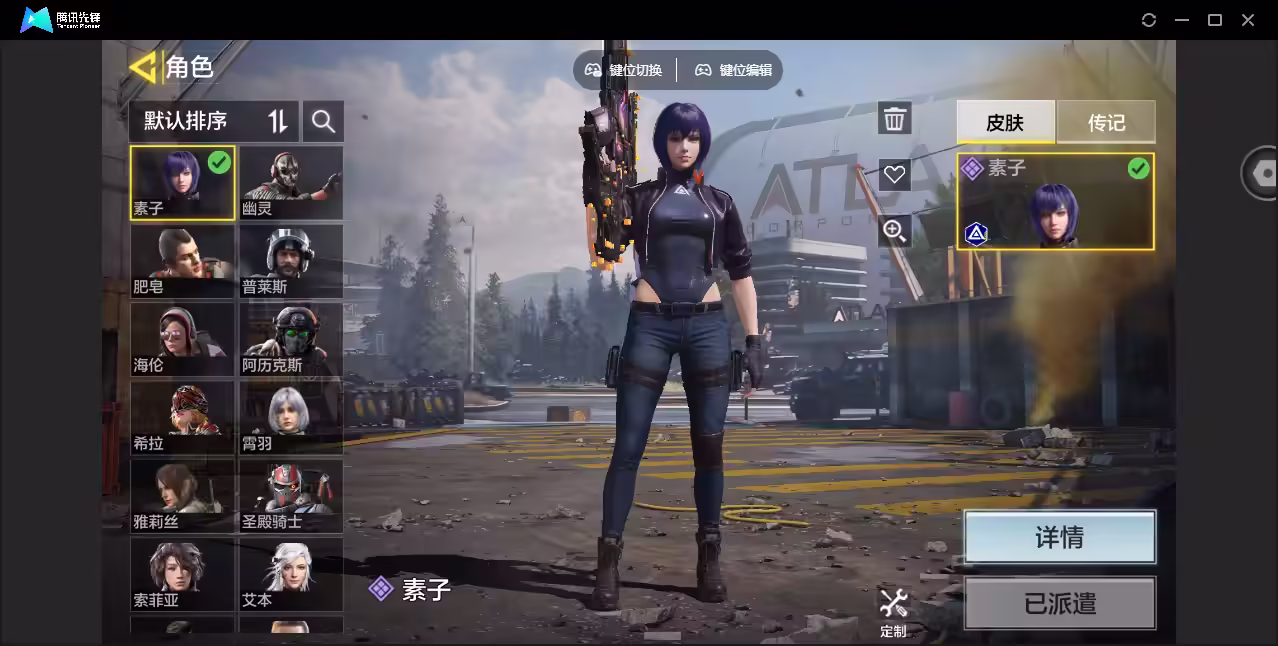Open the 详情 details button
Screen dimensions: 1278x646
click(1059, 537)
